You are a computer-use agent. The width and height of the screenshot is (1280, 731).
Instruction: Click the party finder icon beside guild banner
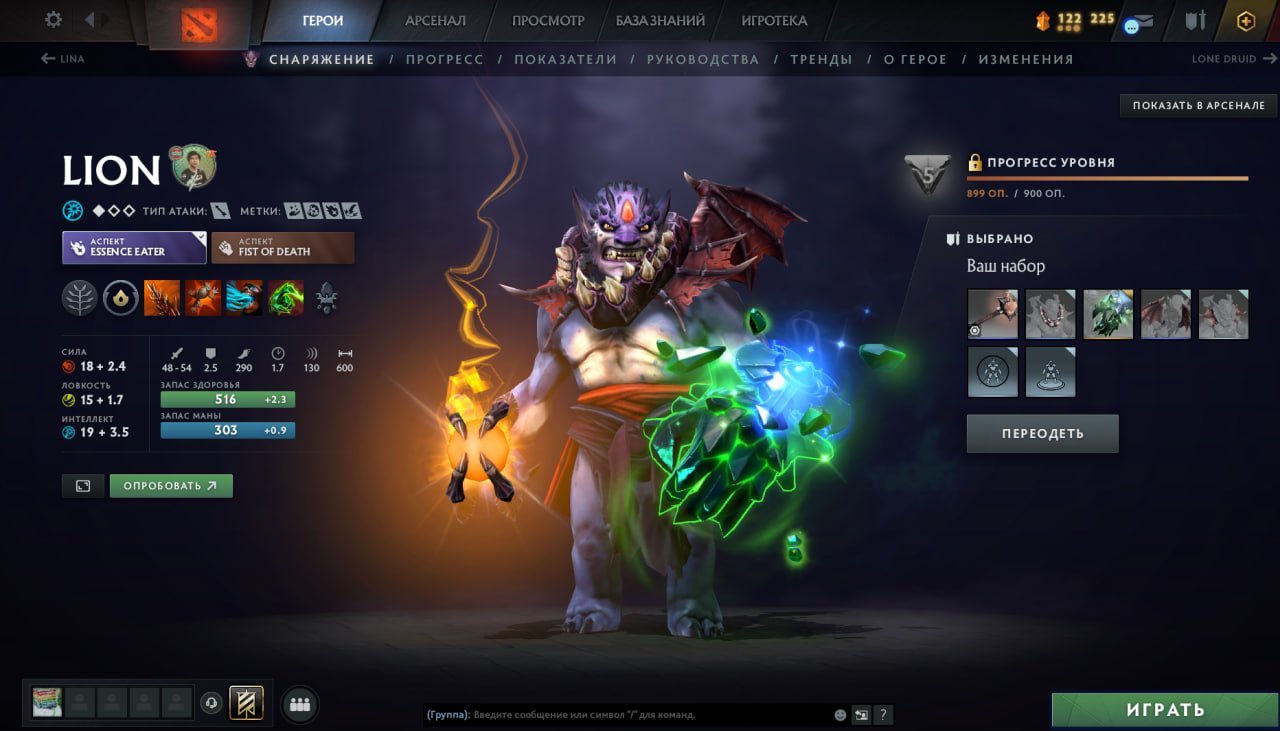pyautogui.click(x=299, y=703)
